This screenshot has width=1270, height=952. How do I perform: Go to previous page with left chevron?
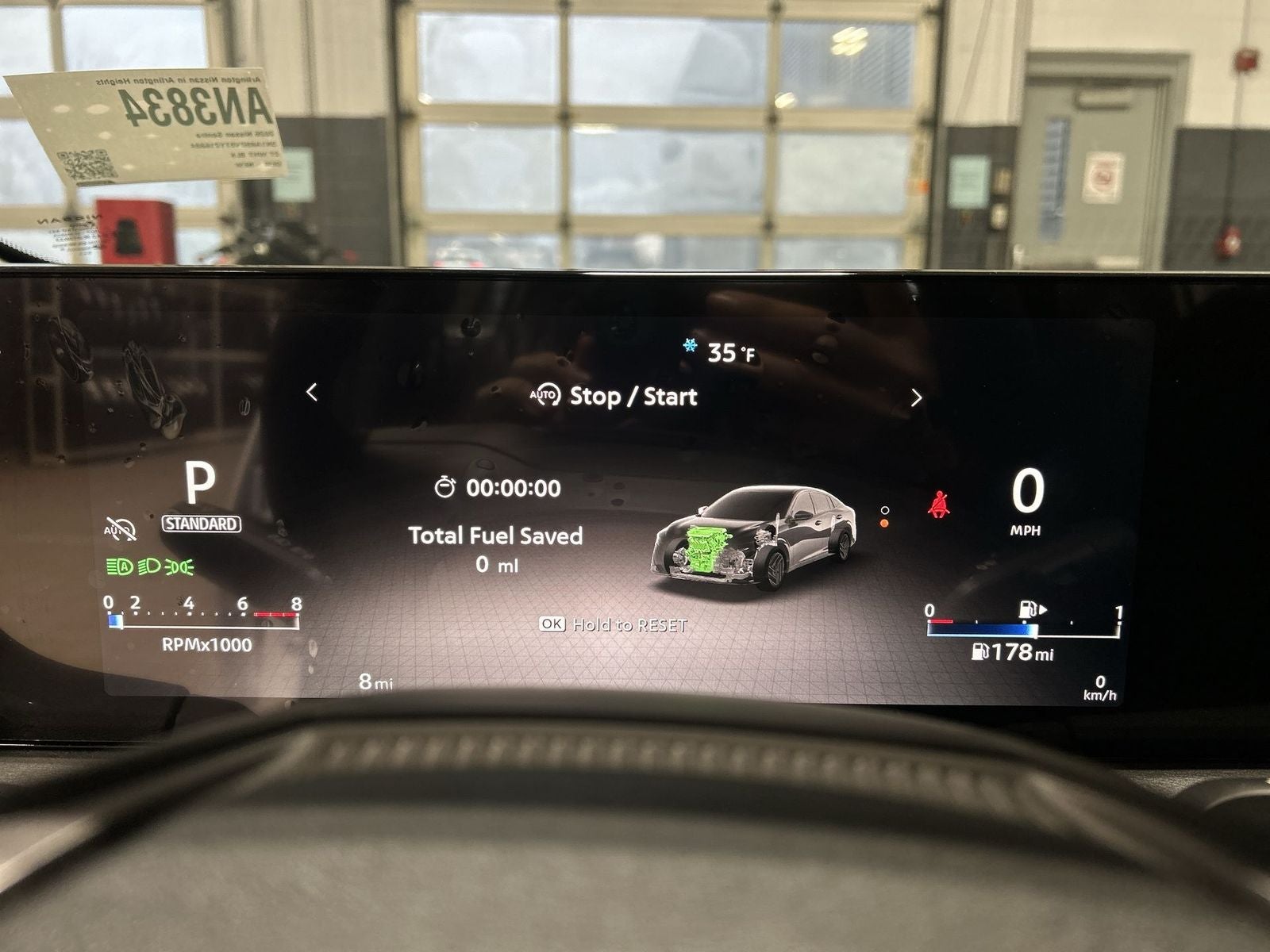click(x=312, y=392)
